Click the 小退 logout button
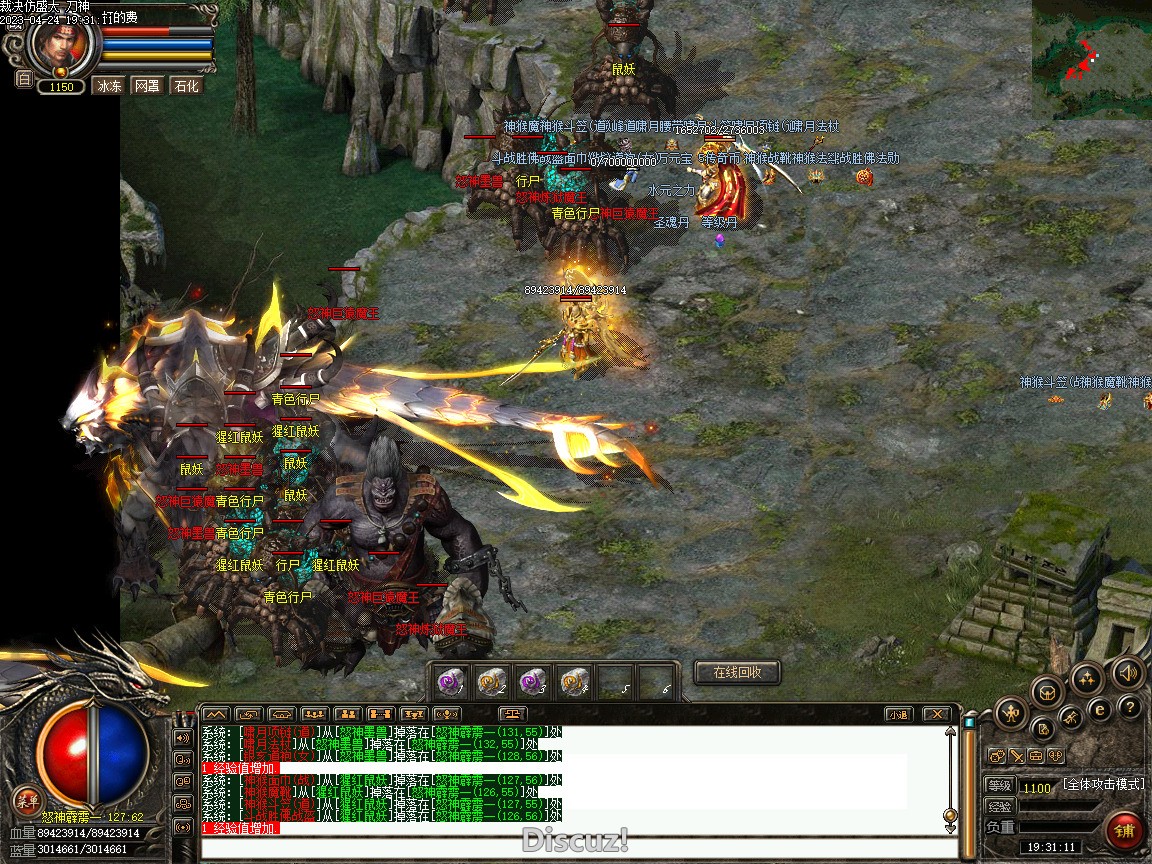This screenshot has height=864, width=1152. point(897,714)
